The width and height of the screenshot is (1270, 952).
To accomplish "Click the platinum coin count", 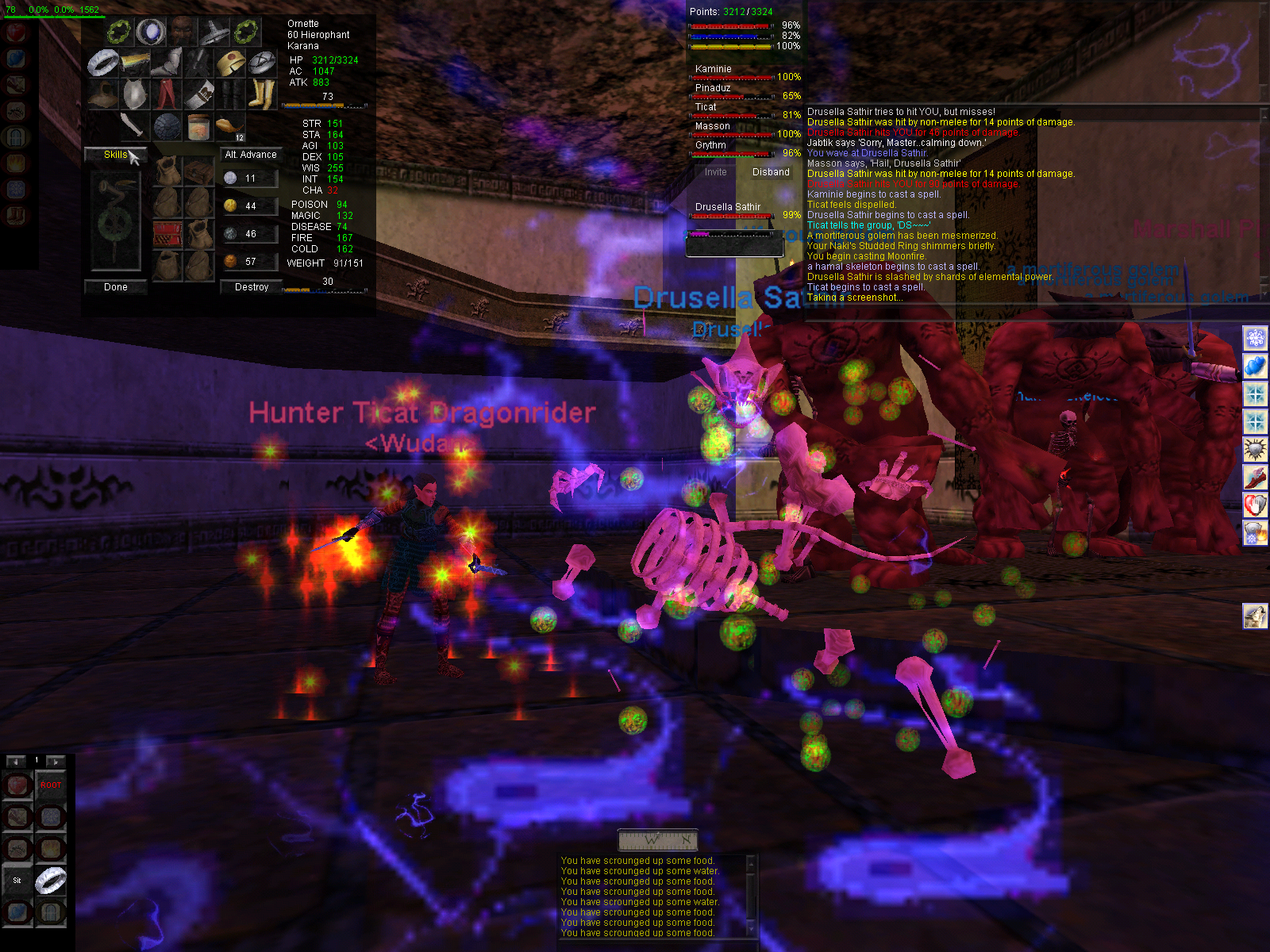I will 251,178.
